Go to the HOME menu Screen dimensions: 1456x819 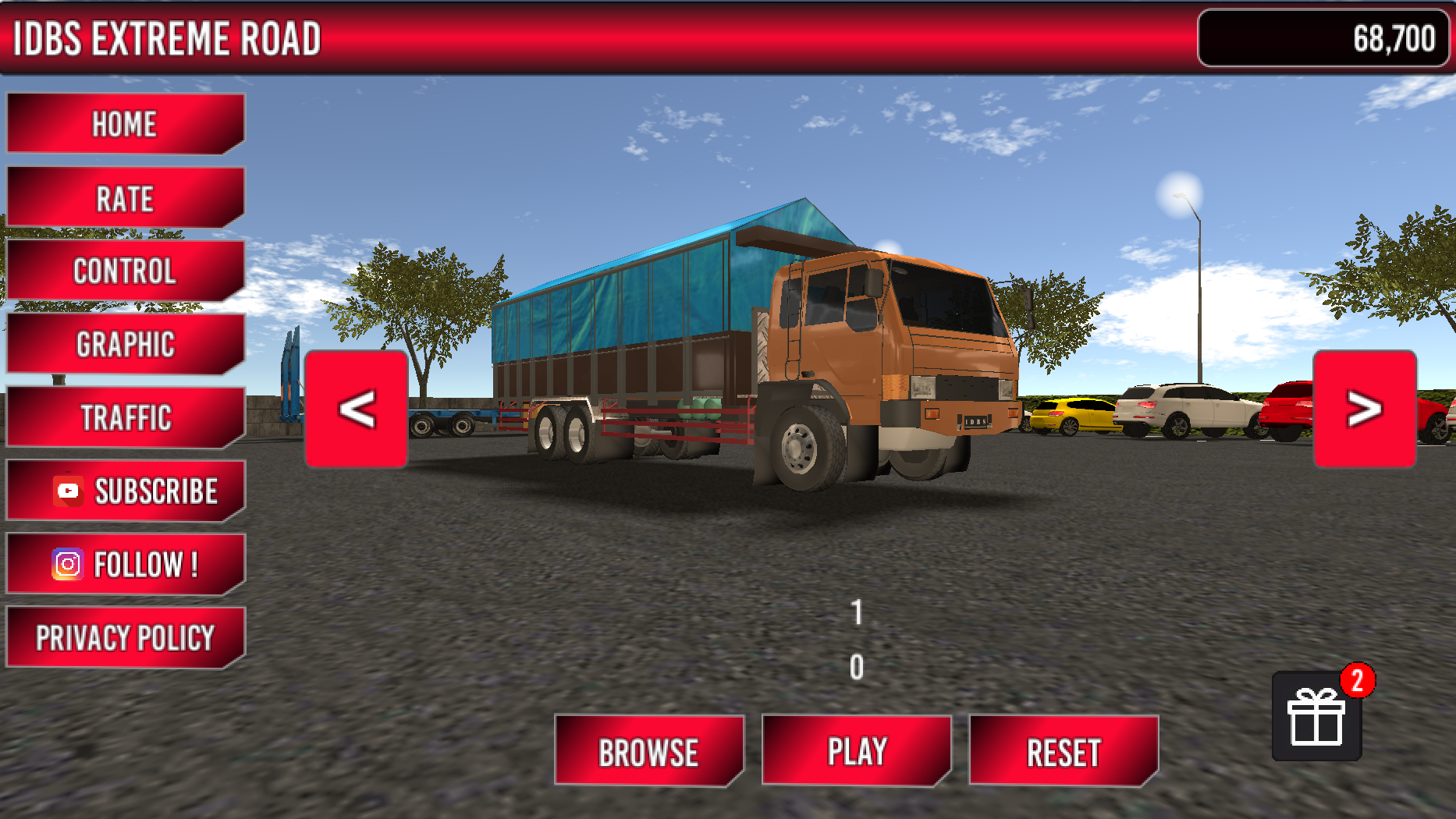[x=125, y=122]
